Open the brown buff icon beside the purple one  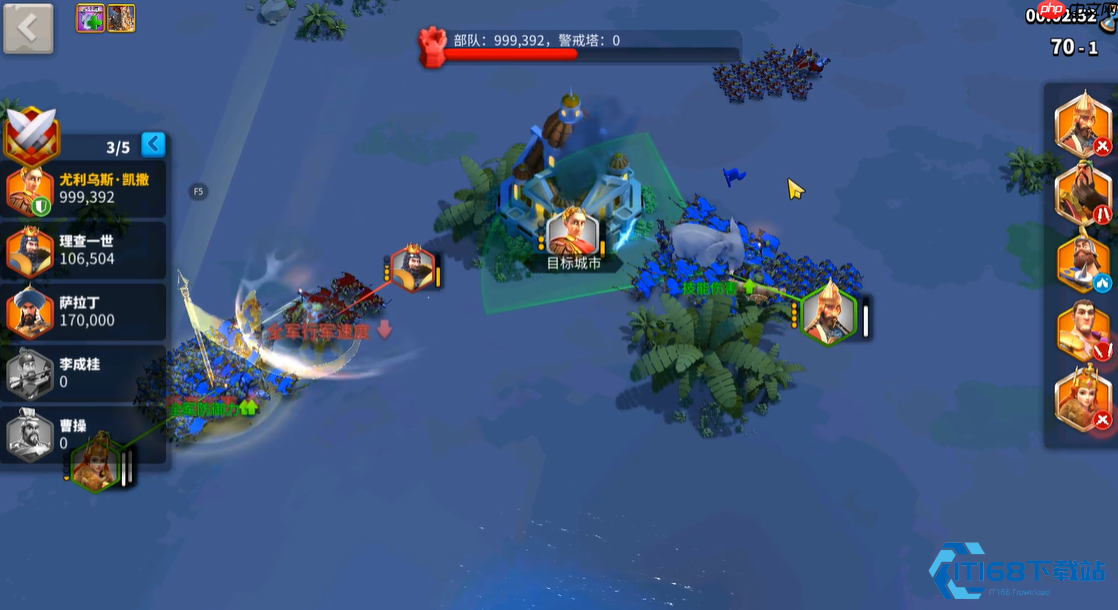(121, 18)
